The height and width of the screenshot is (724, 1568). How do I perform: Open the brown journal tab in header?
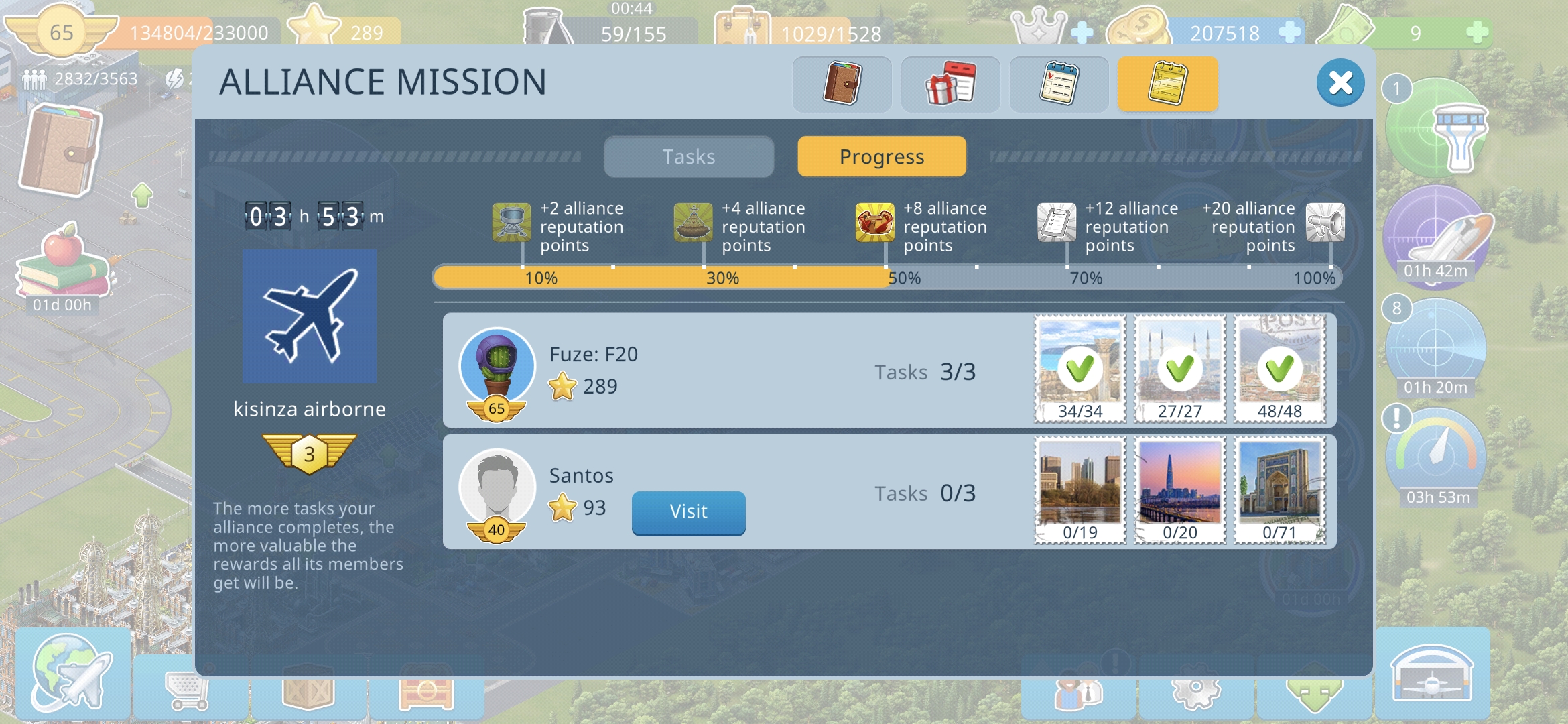[842, 84]
